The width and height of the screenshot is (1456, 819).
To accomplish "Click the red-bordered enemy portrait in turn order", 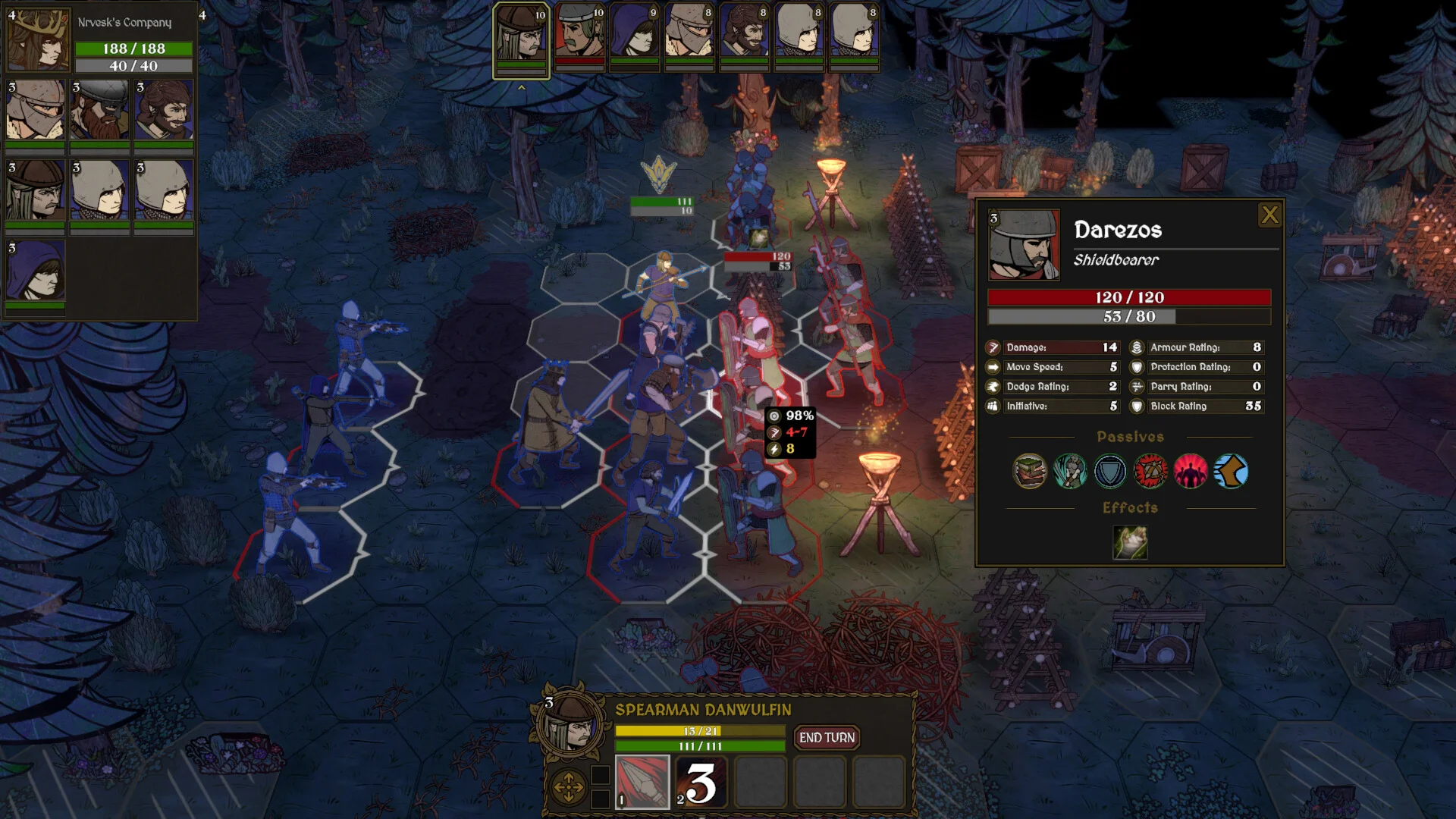I will click(x=579, y=35).
